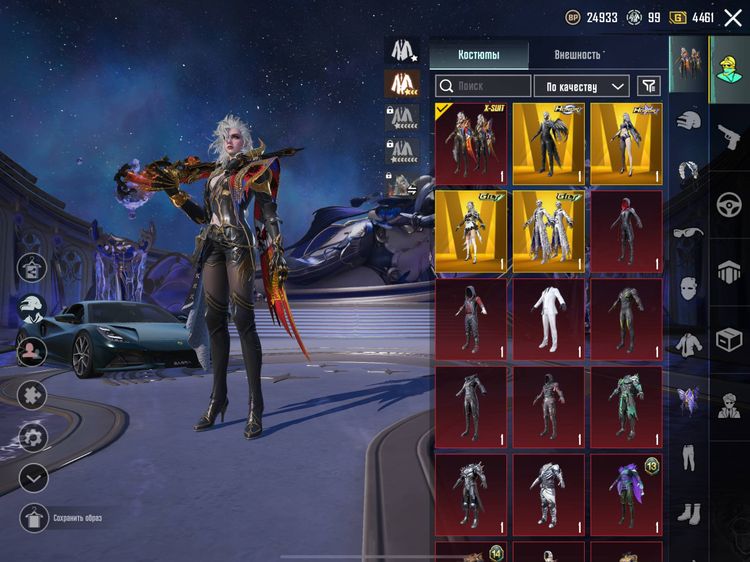Select the boots category icon
The width and height of the screenshot is (750, 562).
tap(688, 514)
